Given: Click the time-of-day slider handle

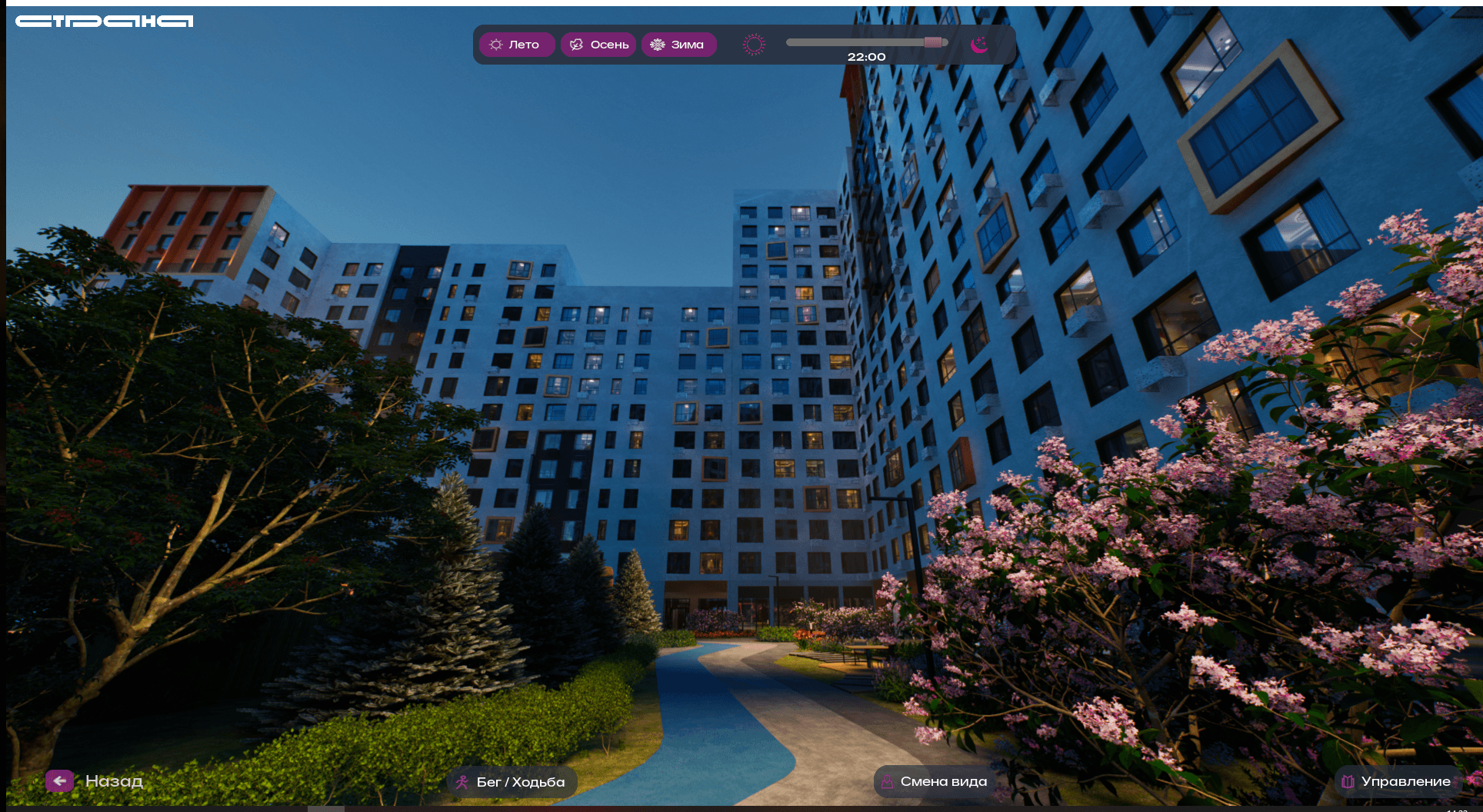Looking at the screenshot, I should 933,42.
